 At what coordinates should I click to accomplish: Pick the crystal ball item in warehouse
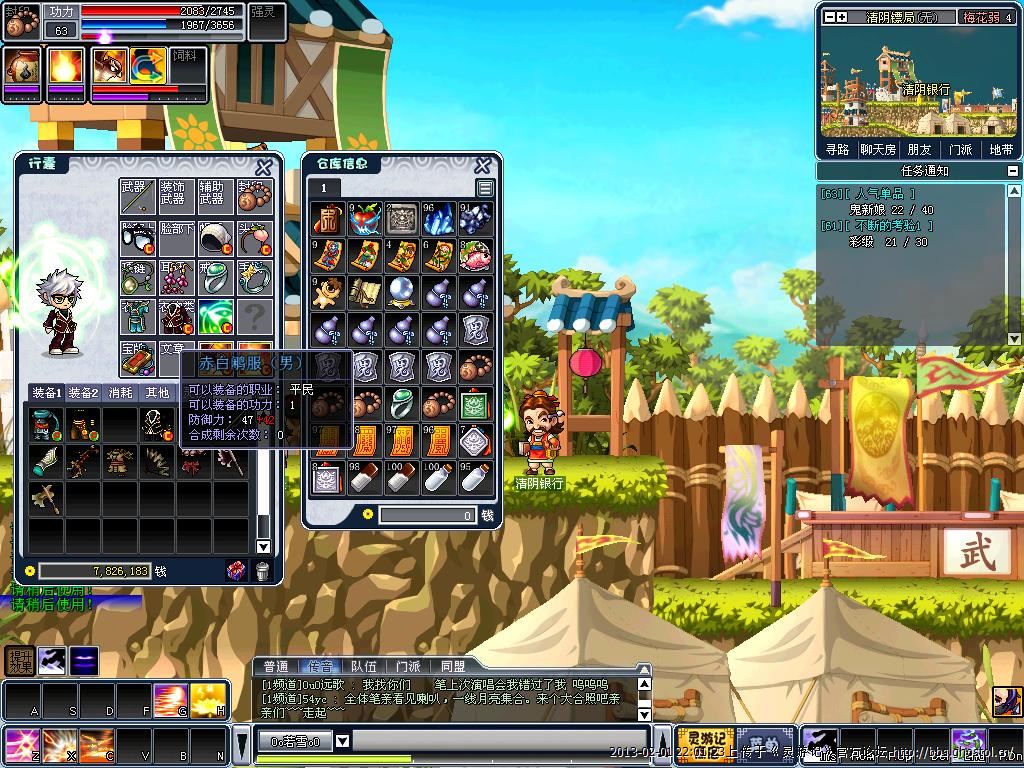coord(402,292)
